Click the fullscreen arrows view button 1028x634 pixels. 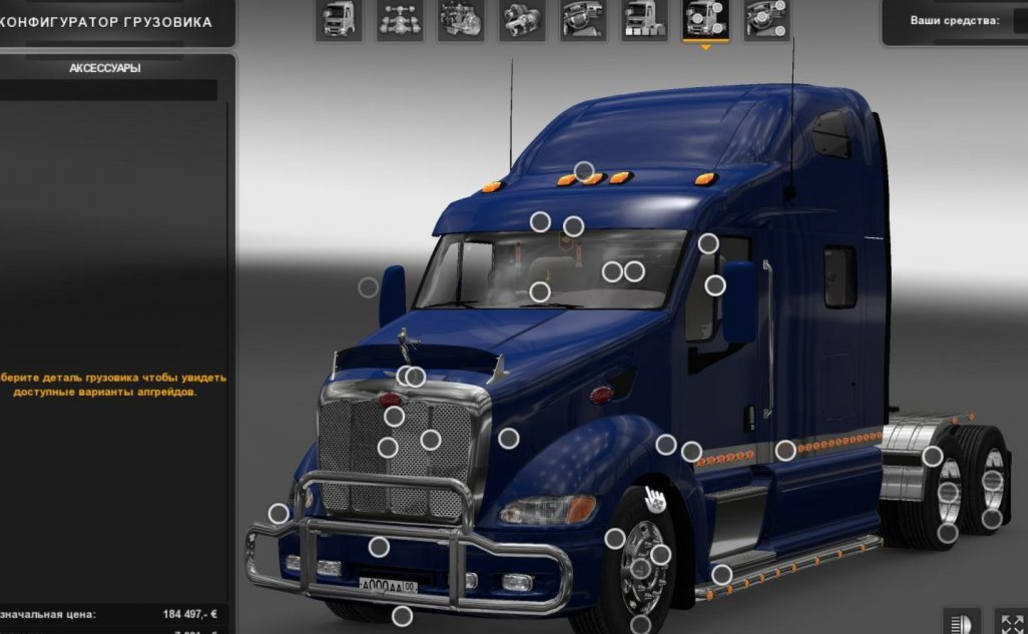pyautogui.click(x=1011, y=622)
